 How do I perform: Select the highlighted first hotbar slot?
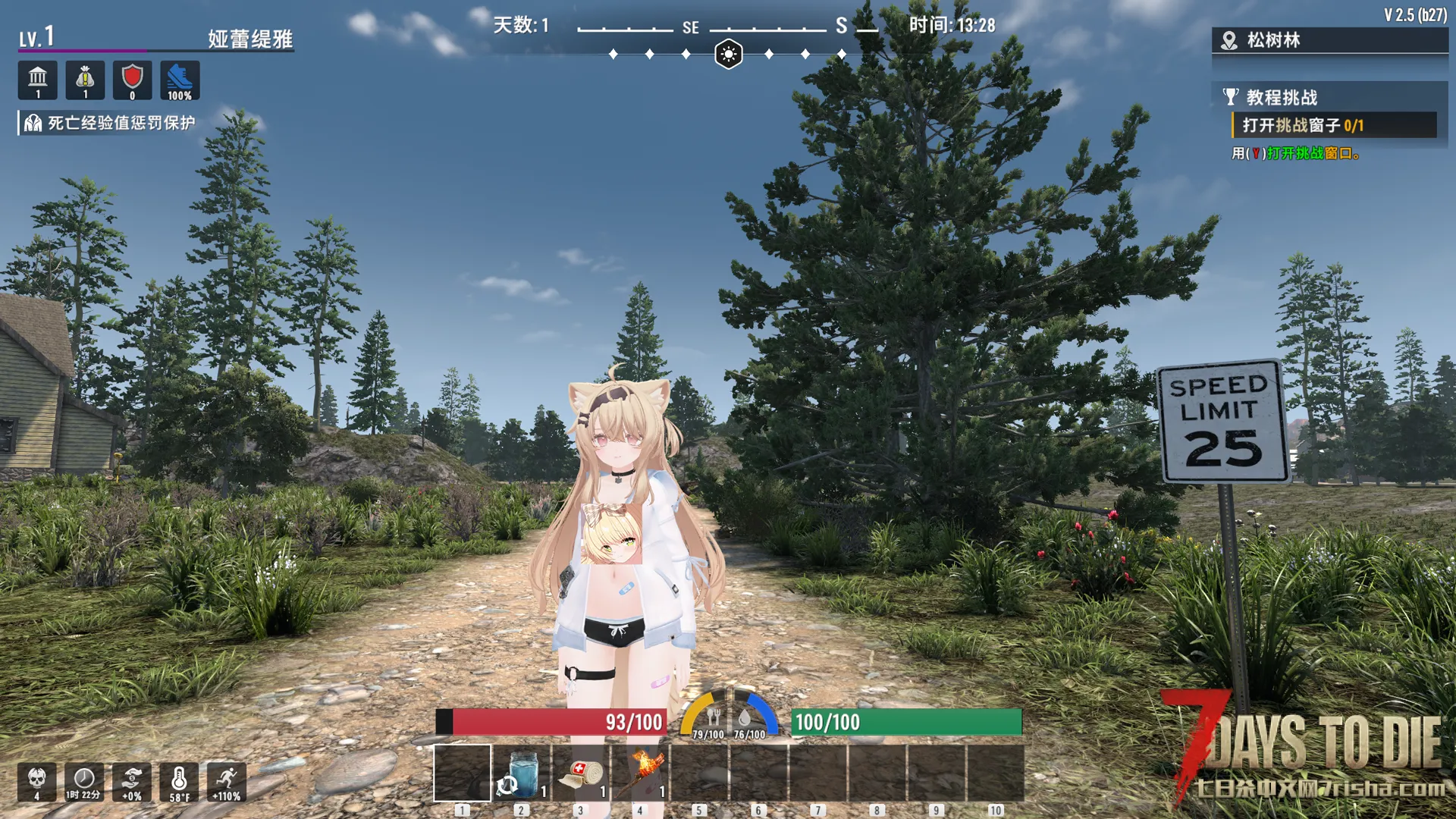(x=462, y=773)
